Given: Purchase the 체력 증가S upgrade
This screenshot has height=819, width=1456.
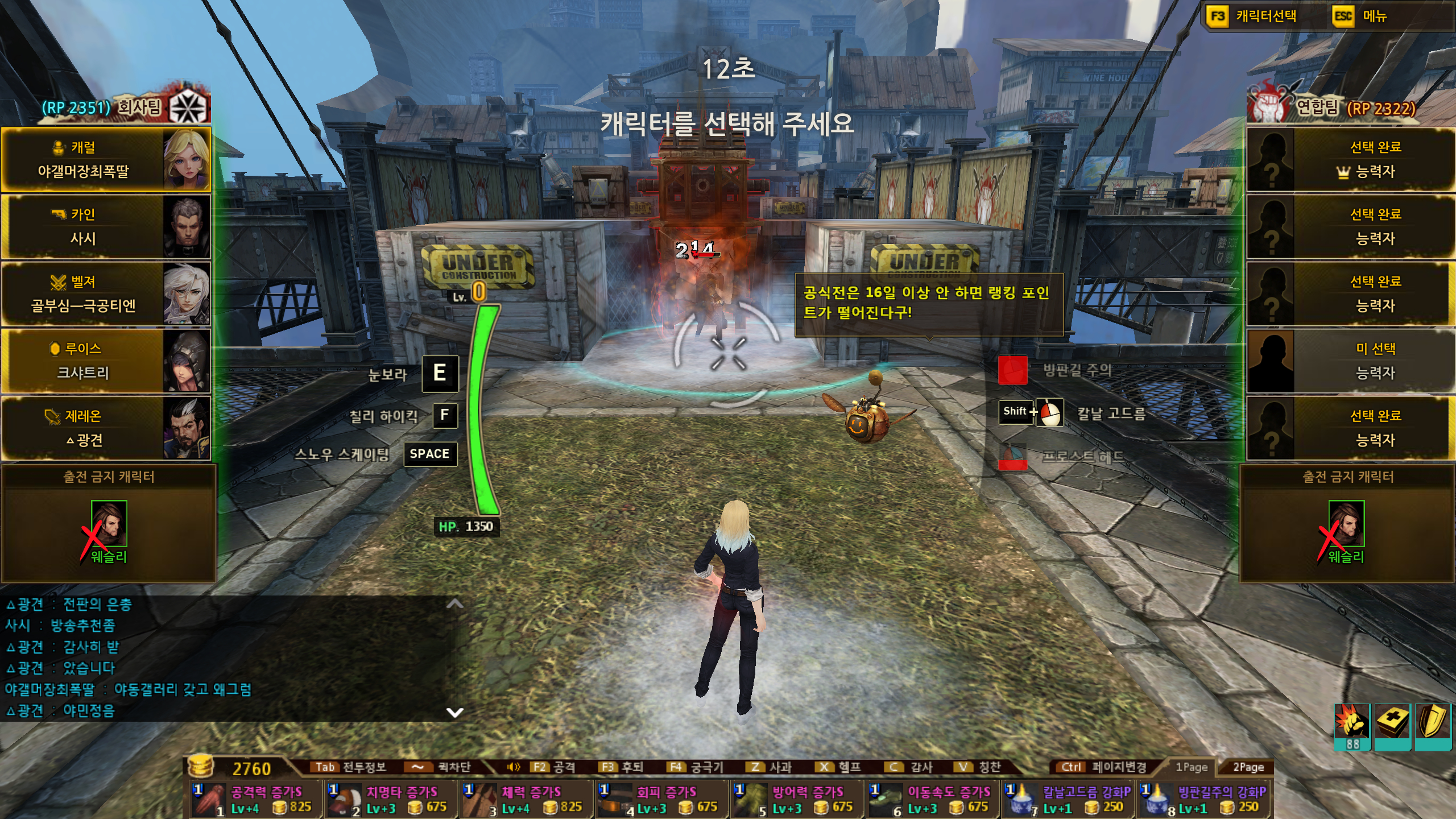Looking at the screenshot, I should pyautogui.click(x=526, y=799).
